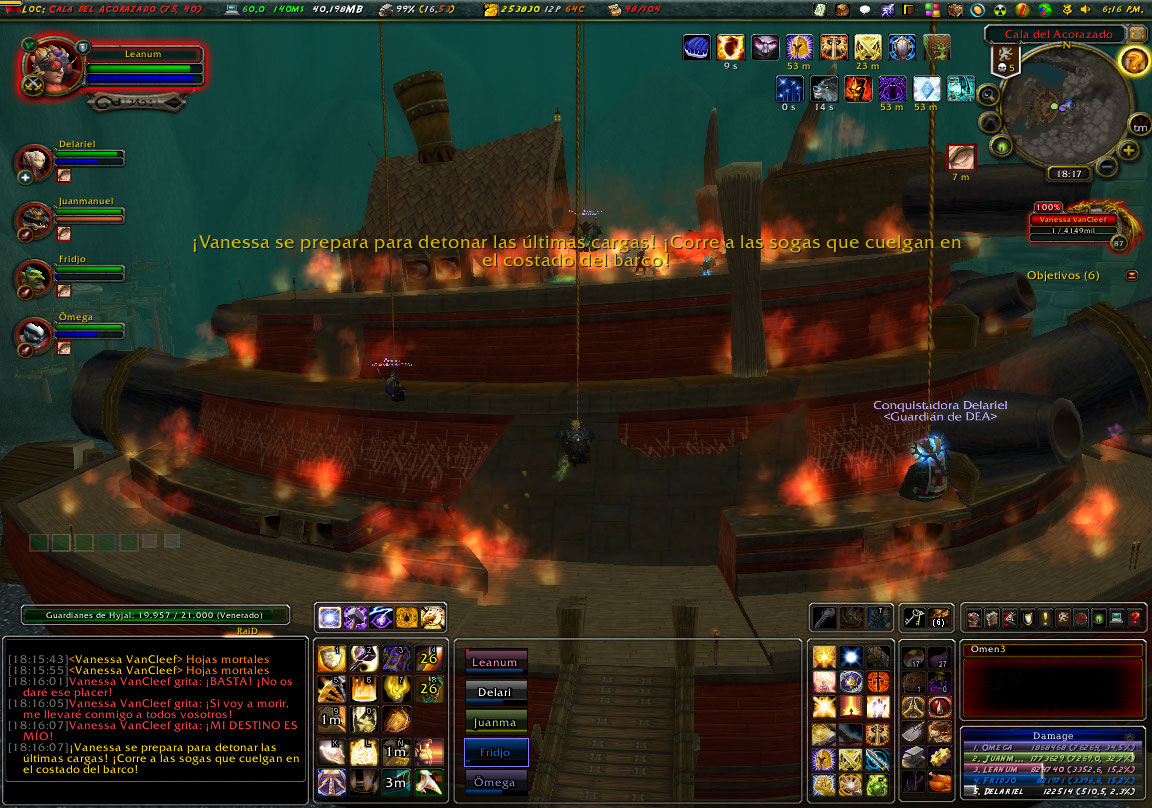Click the Omen3 threat meter title
The image size is (1152, 808).
coord(1052,650)
